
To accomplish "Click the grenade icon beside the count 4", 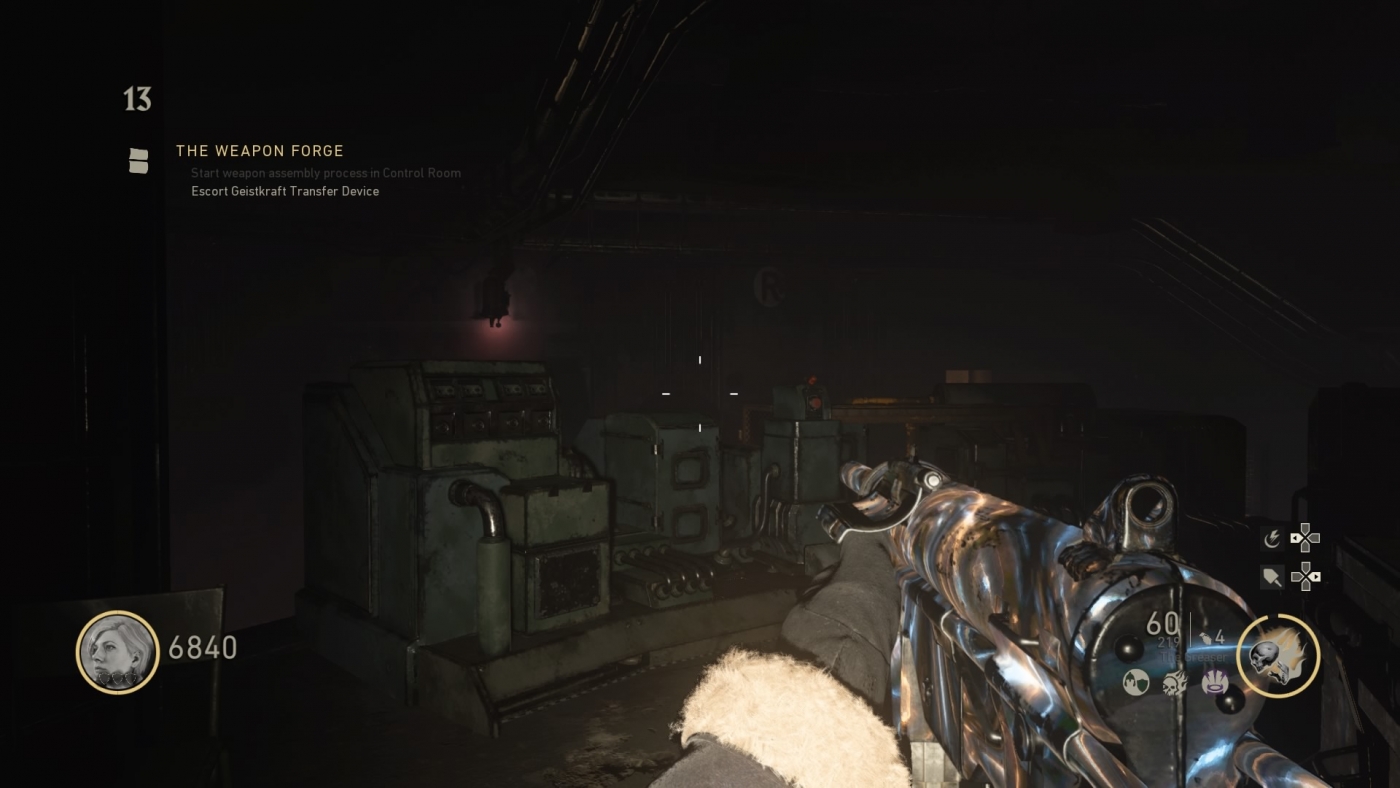I will point(1208,638).
